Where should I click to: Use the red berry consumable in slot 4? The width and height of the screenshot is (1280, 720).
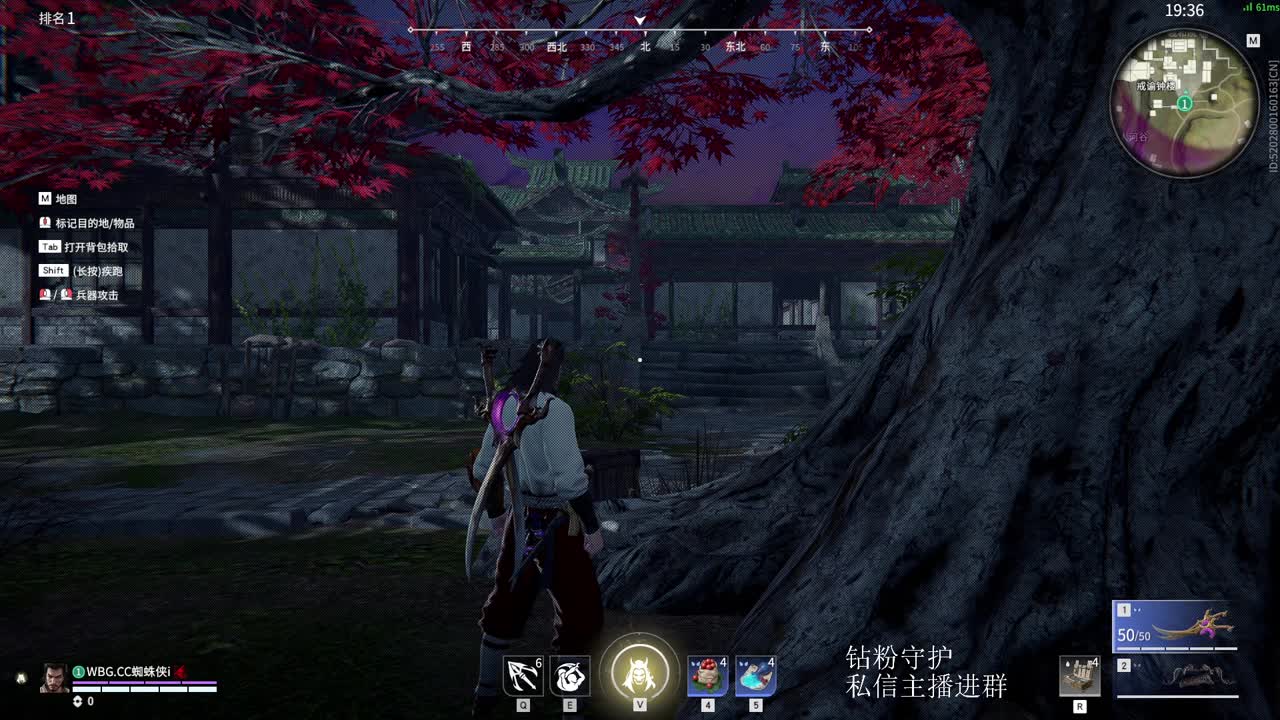tap(708, 675)
